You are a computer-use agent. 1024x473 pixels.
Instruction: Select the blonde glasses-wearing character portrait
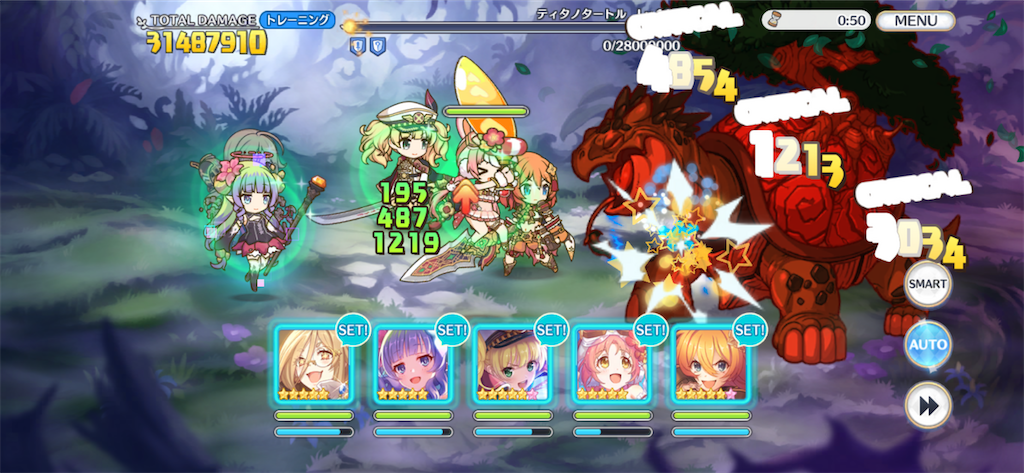(x=313, y=363)
